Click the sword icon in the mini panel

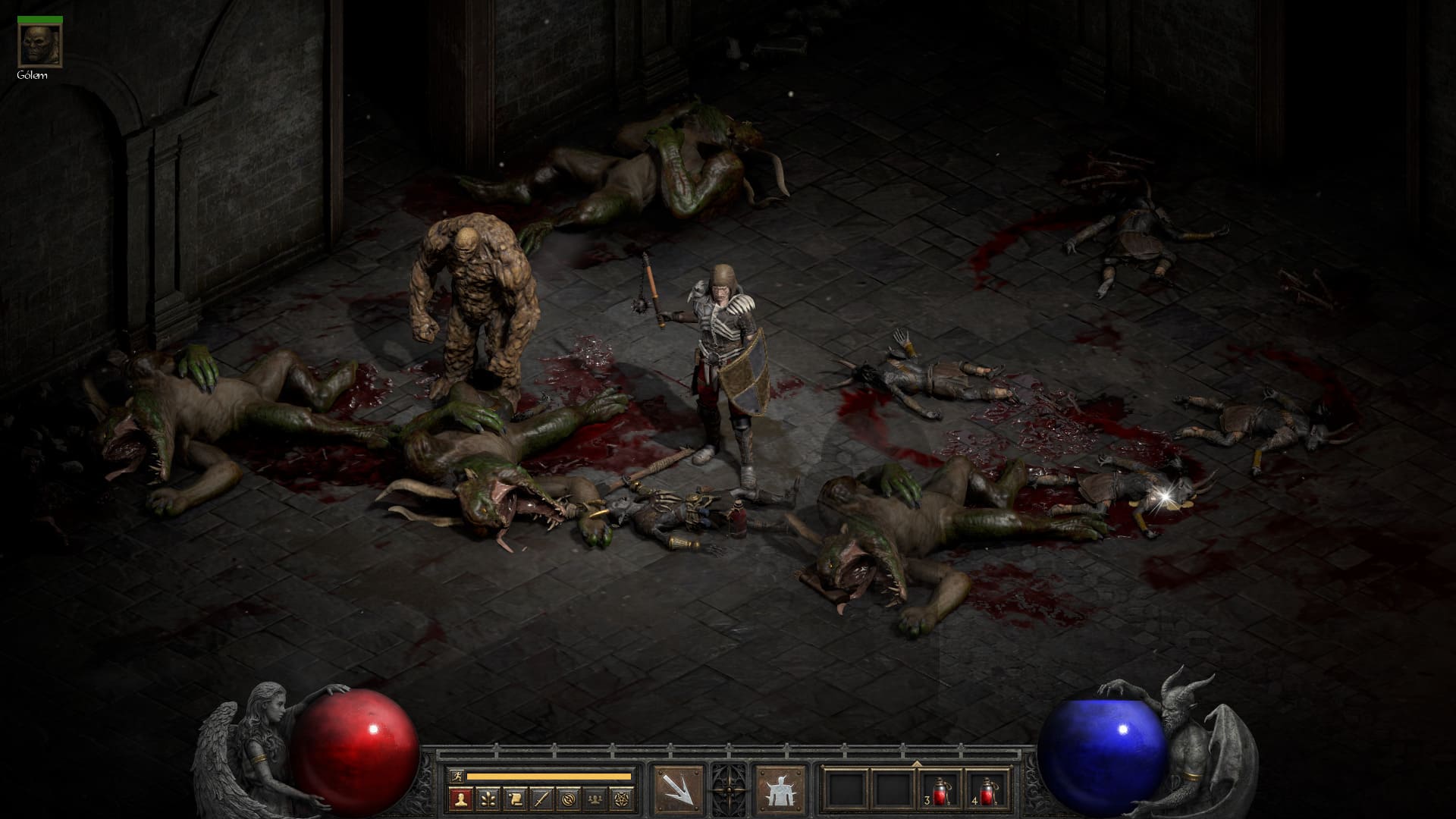541,799
